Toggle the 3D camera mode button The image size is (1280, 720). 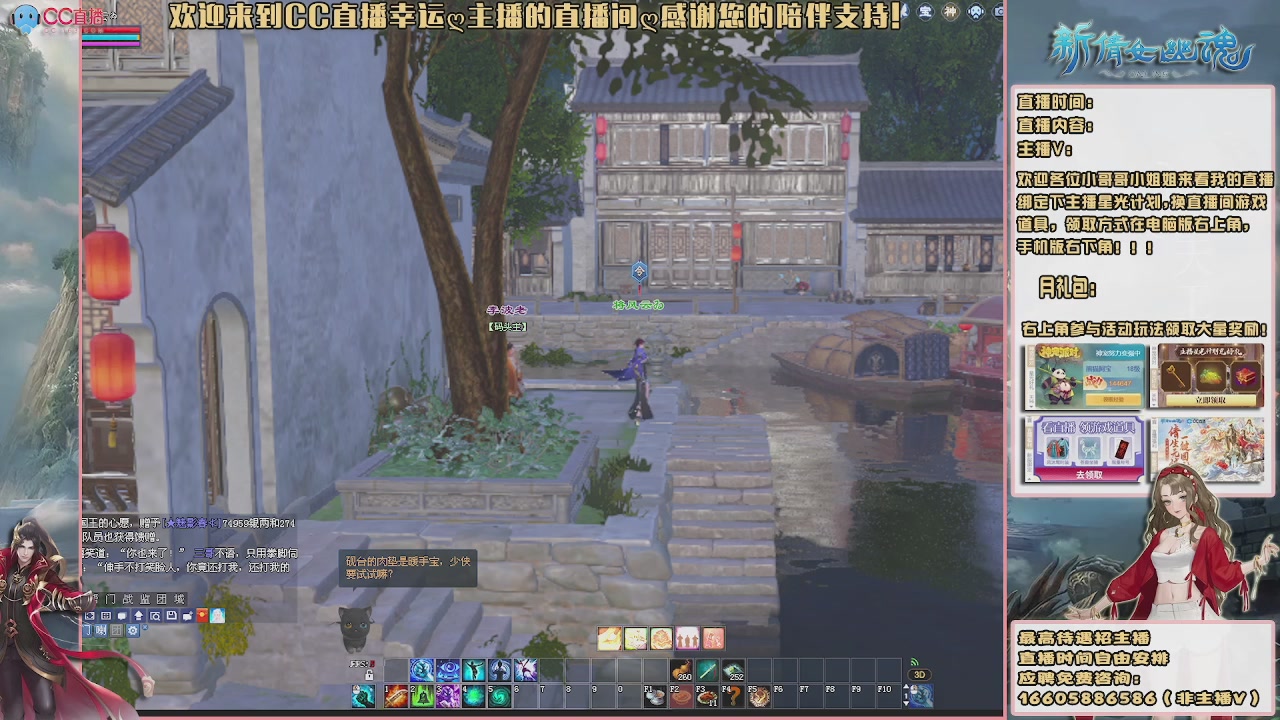(920, 676)
